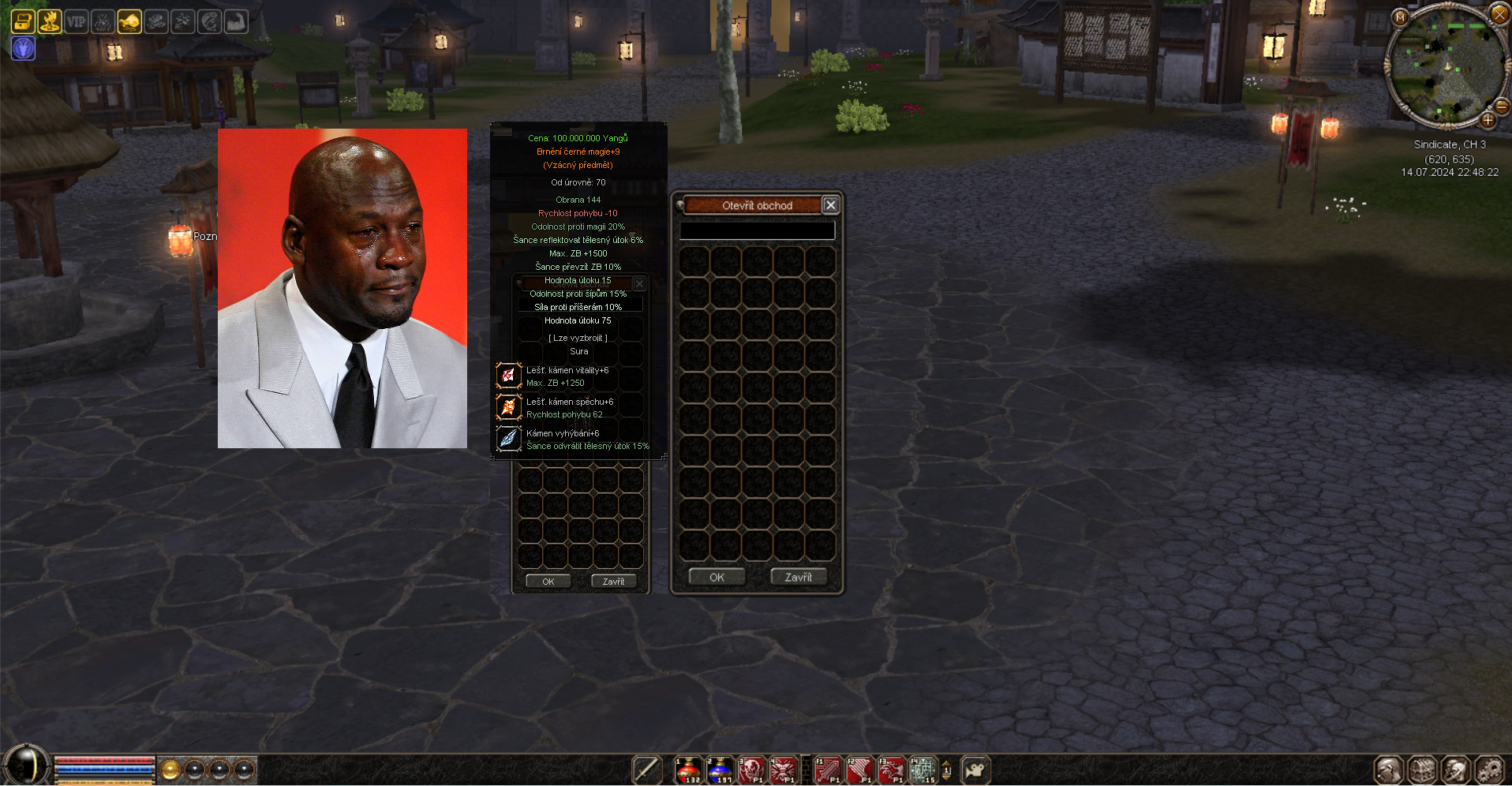This screenshot has height=786, width=1512.
Task: Click Zavřít in the Otevřít obchod window
Action: point(798,577)
